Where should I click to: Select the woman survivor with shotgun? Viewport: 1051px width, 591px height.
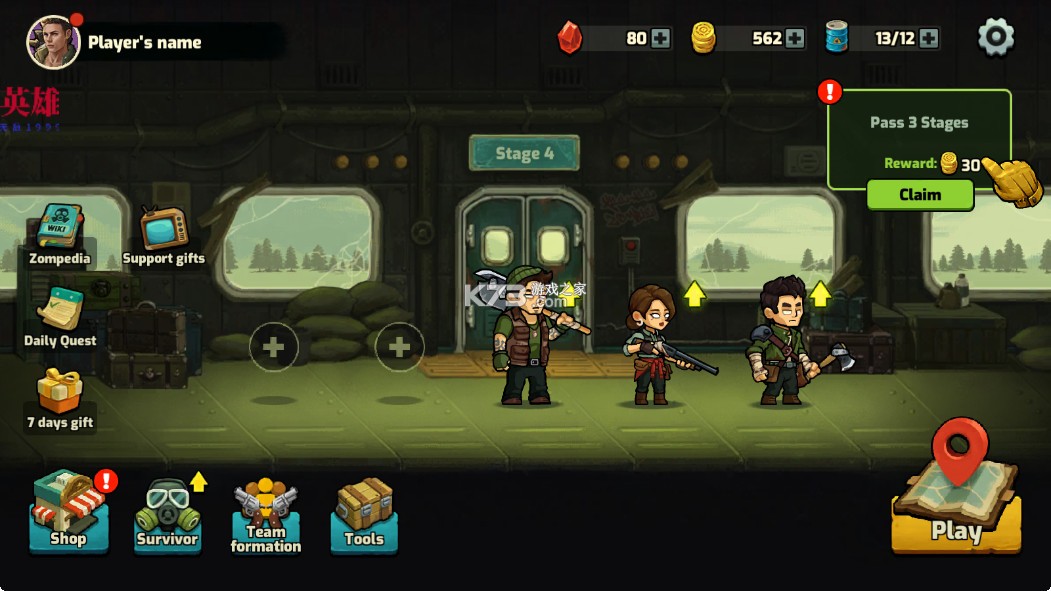651,343
